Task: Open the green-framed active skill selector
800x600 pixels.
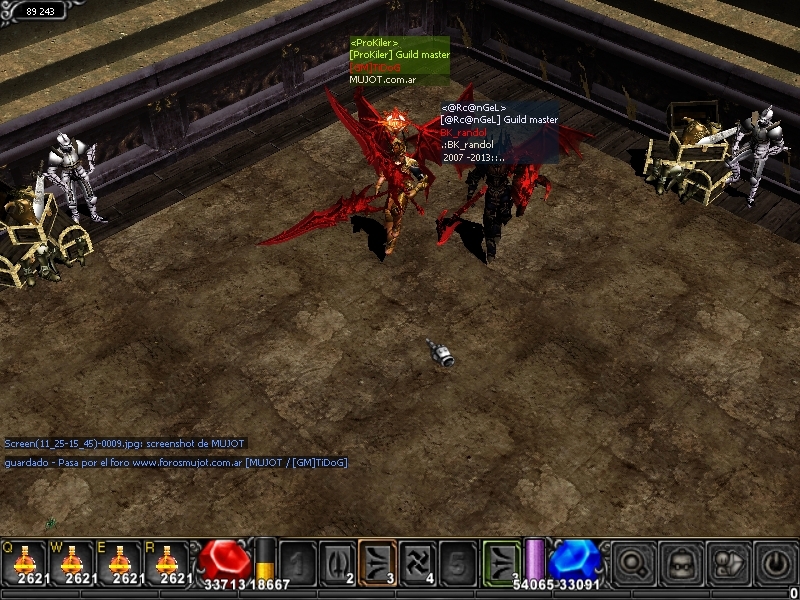Action: click(x=502, y=562)
